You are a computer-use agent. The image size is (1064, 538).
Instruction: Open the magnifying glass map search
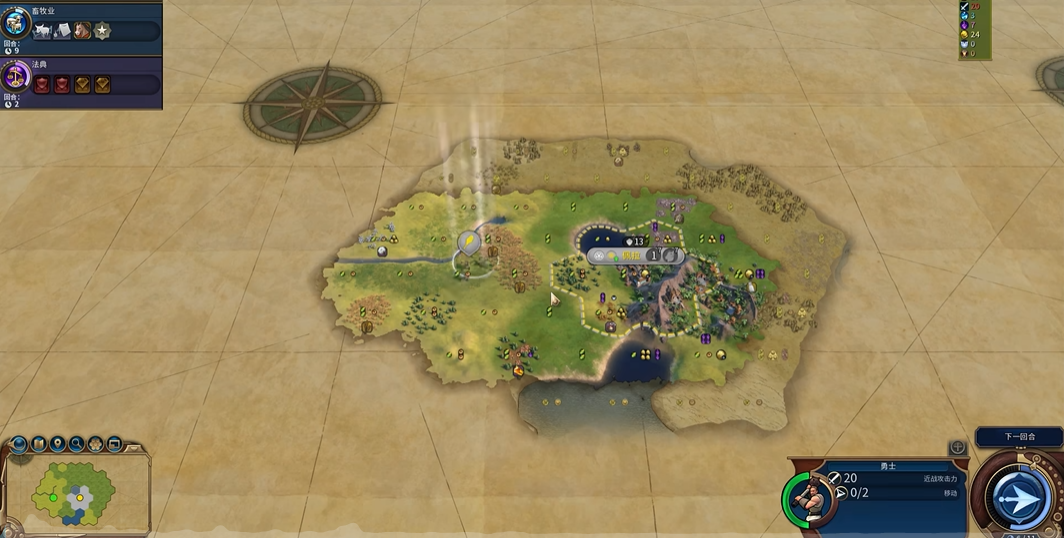coord(77,443)
